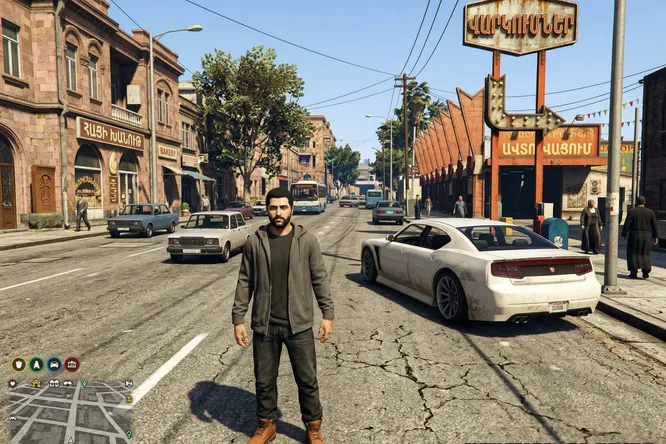Image resolution: width=666 pixels, height=444 pixels.
Task: Select the yellow-ringed shield badge icon
Action: point(18,365)
